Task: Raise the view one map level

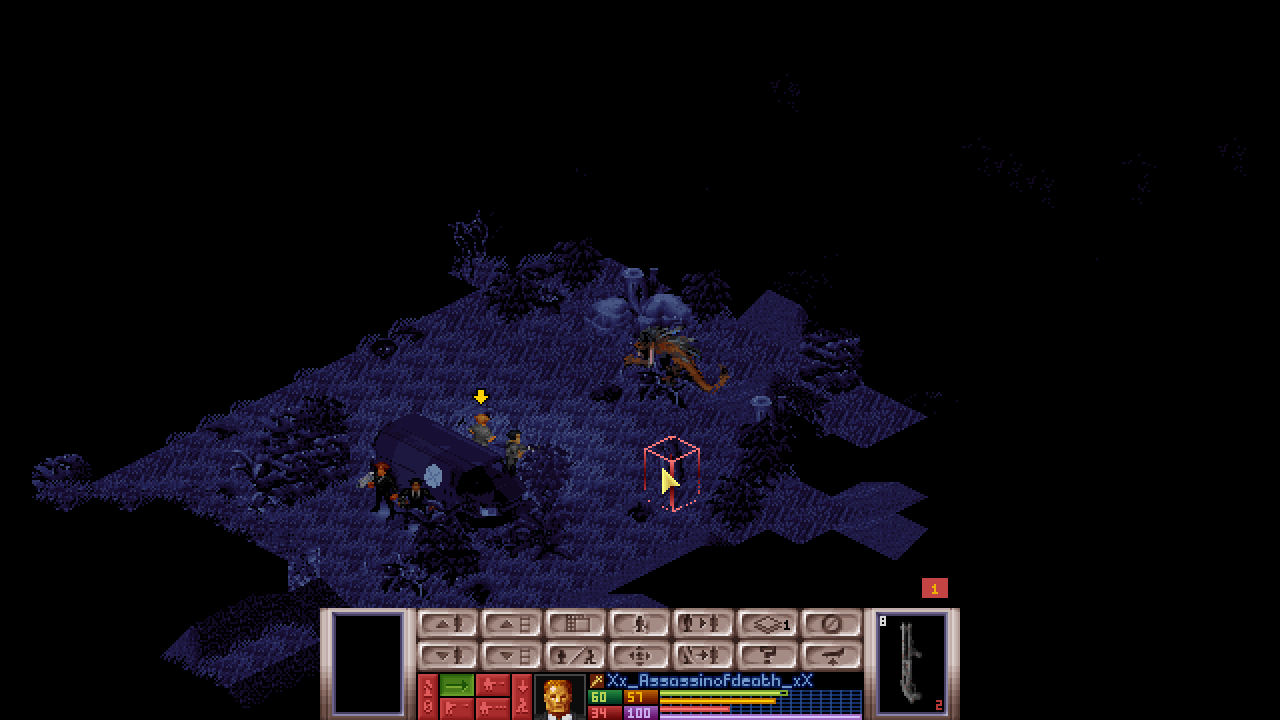Action: click(x=512, y=624)
